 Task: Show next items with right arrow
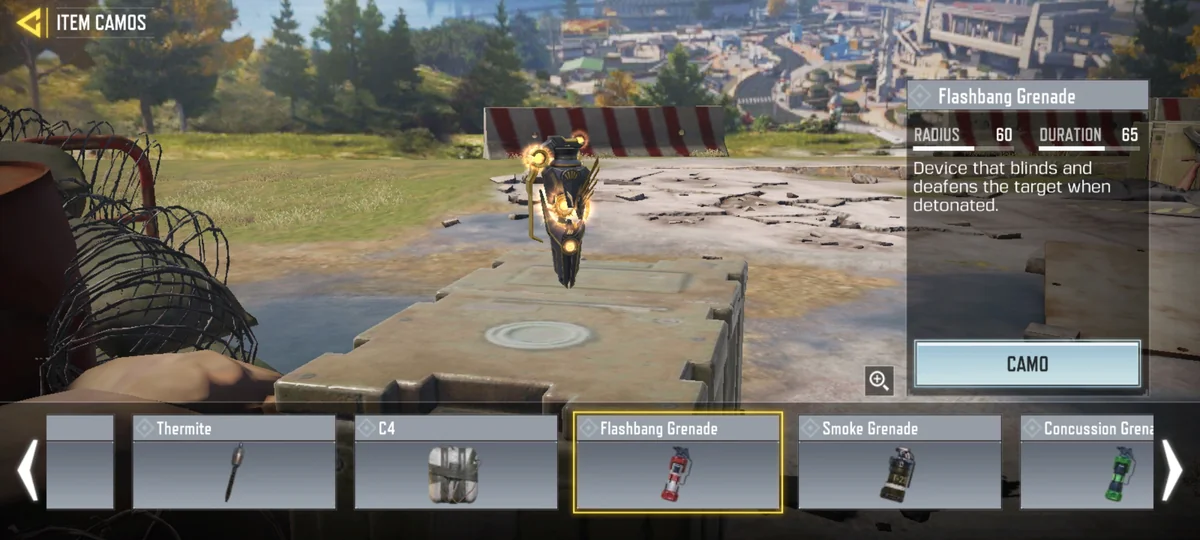coord(1171,470)
